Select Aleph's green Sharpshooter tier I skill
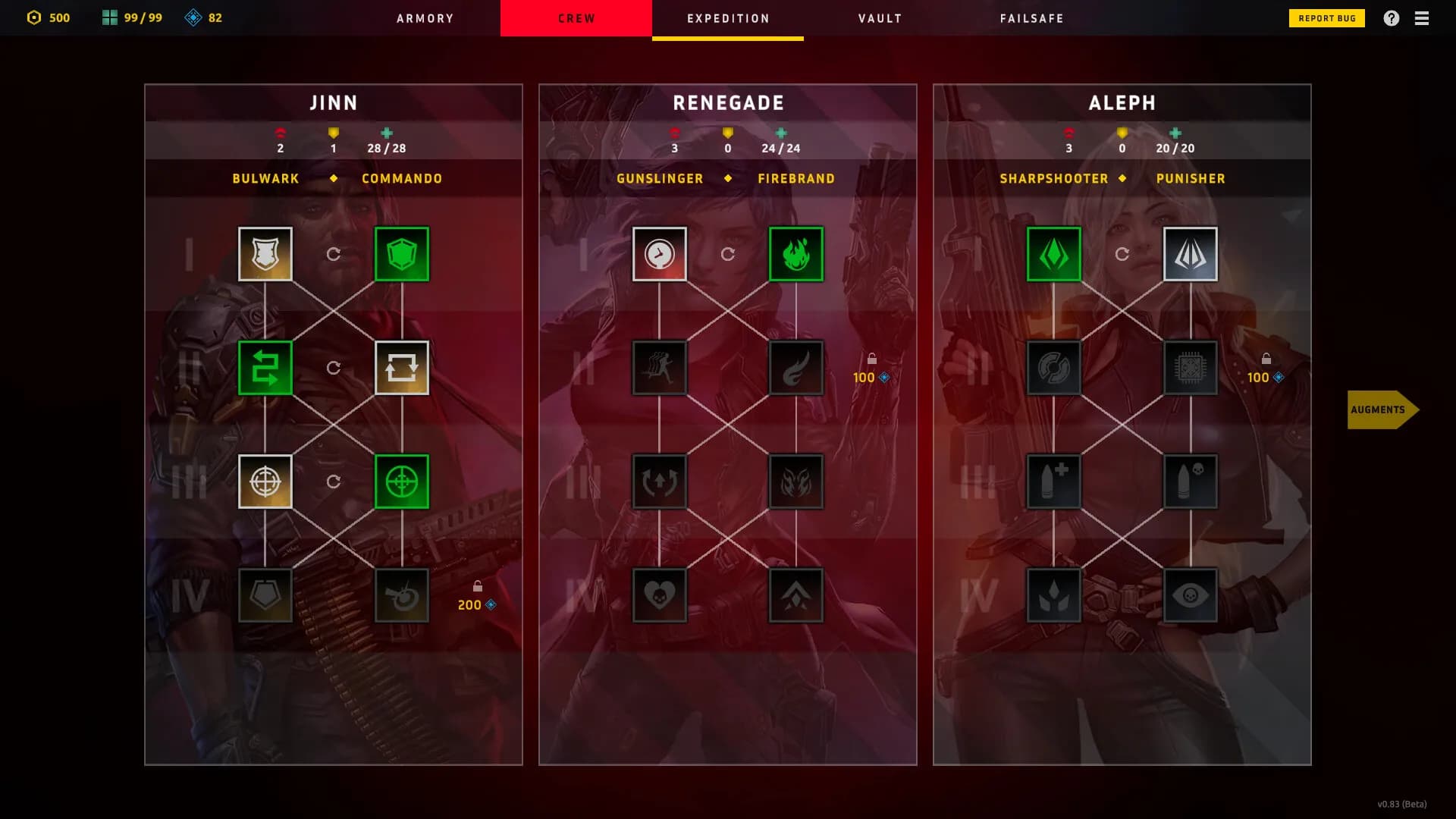Image resolution: width=1456 pixels, height=819 pixels. (x=1054, y=253)
